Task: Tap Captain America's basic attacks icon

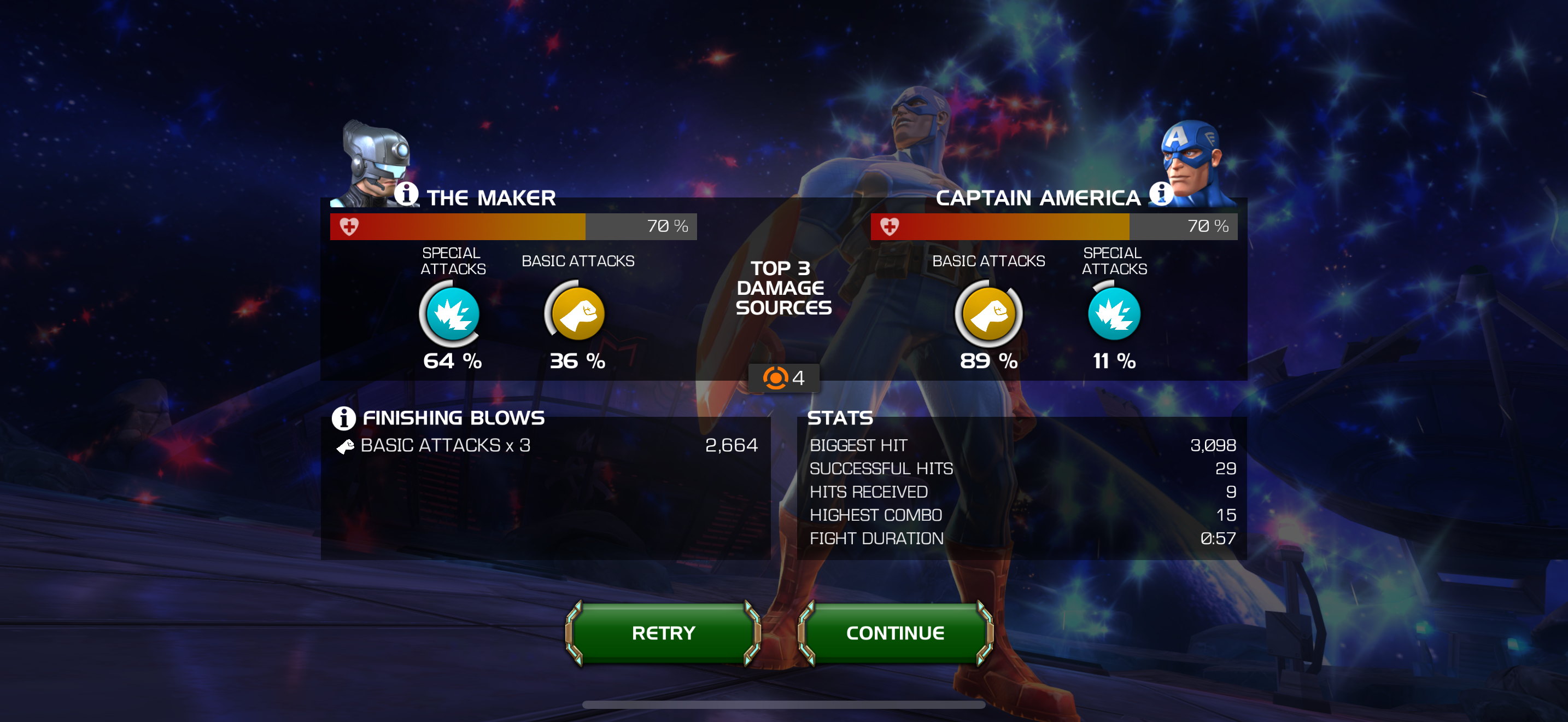Action: 988,314
